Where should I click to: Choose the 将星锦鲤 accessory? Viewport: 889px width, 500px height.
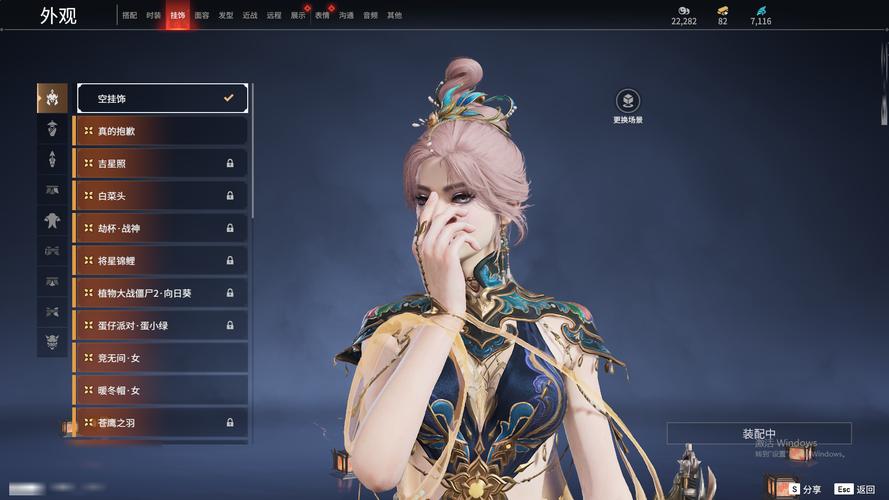[160, 261]
